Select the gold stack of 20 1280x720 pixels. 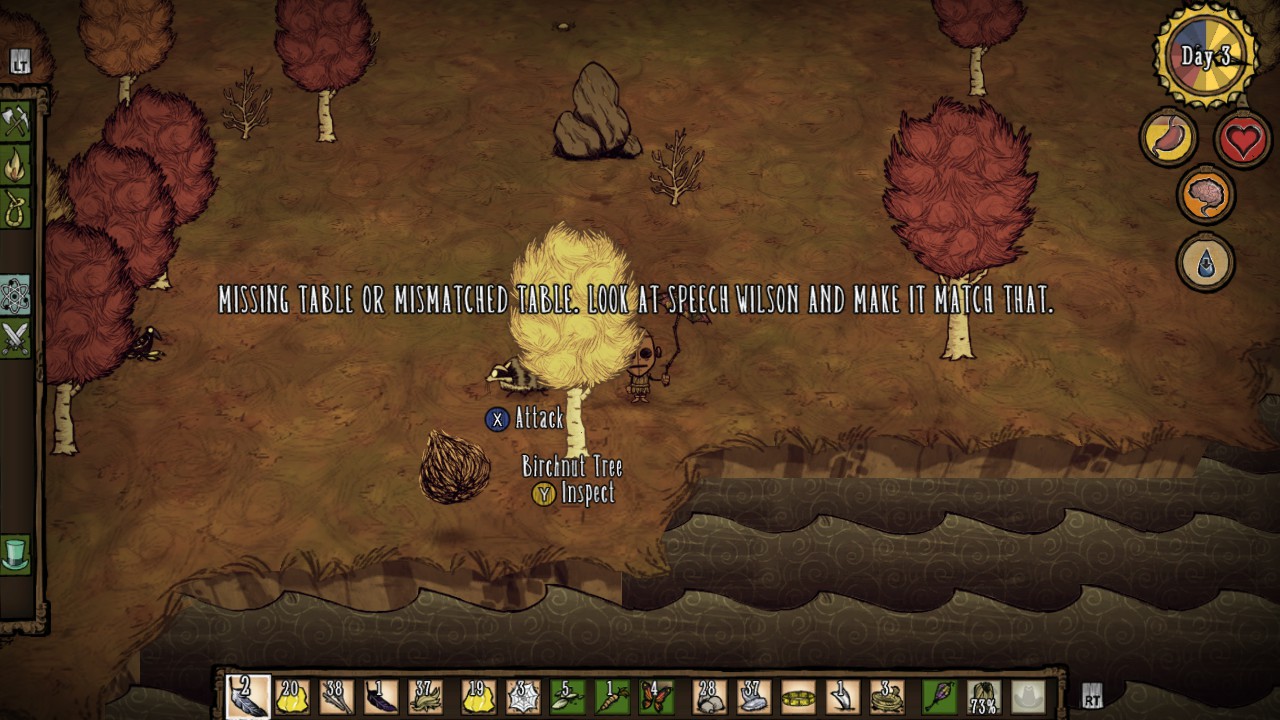(291, 696)
